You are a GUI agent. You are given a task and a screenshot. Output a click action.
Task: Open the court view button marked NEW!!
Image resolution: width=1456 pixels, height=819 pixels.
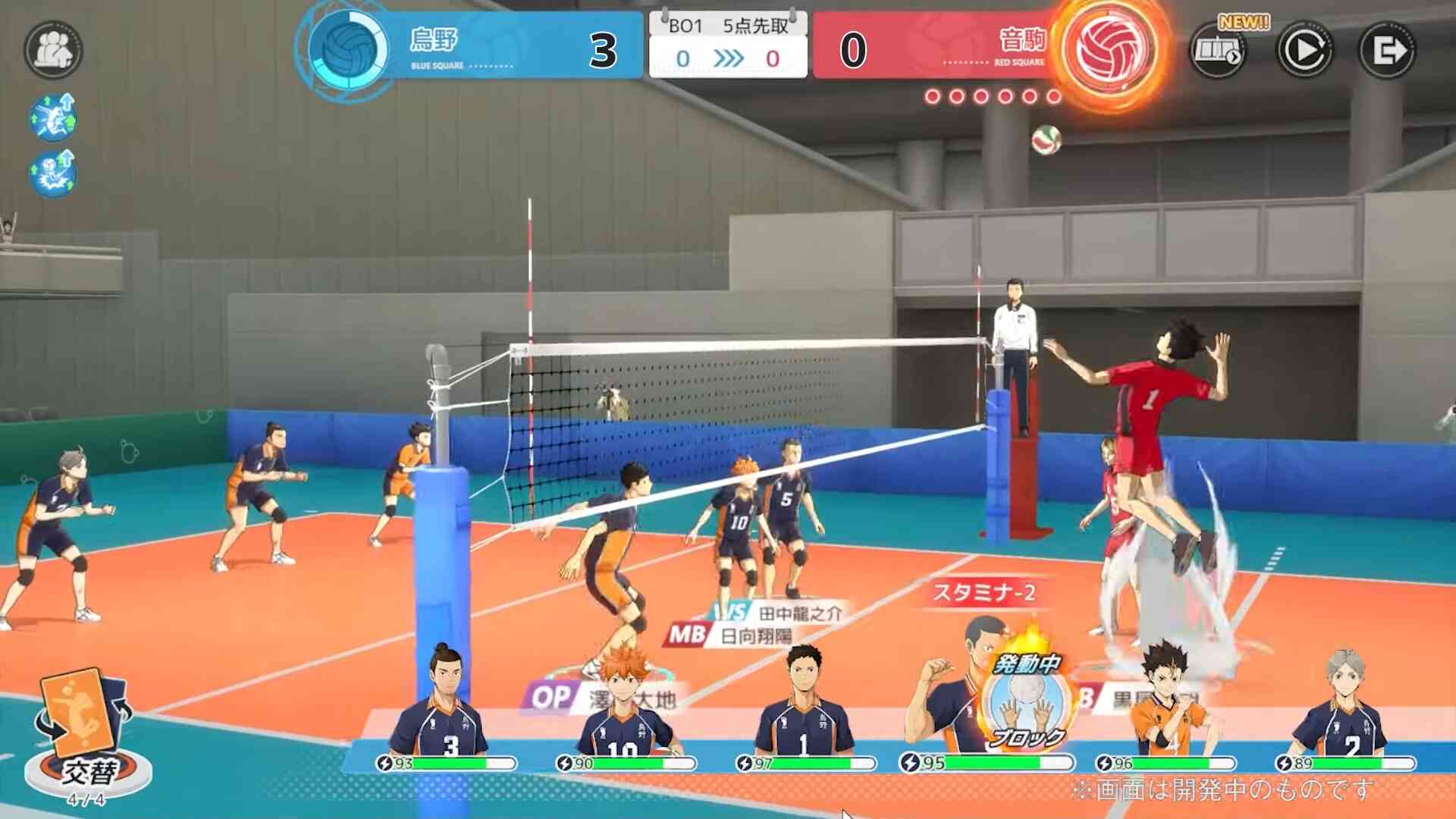tap(1219, 50)
